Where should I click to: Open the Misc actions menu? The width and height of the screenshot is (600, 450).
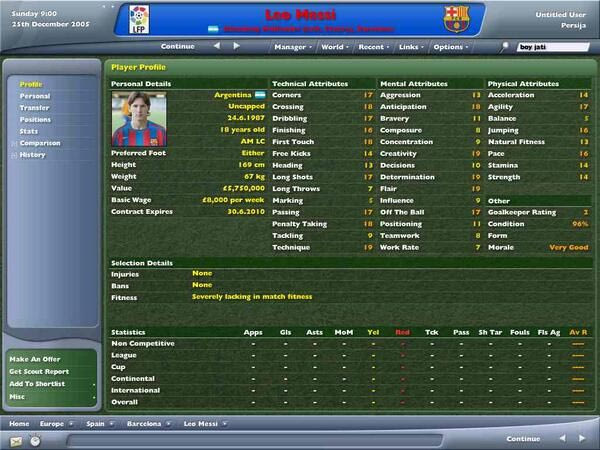click(20, 396)
